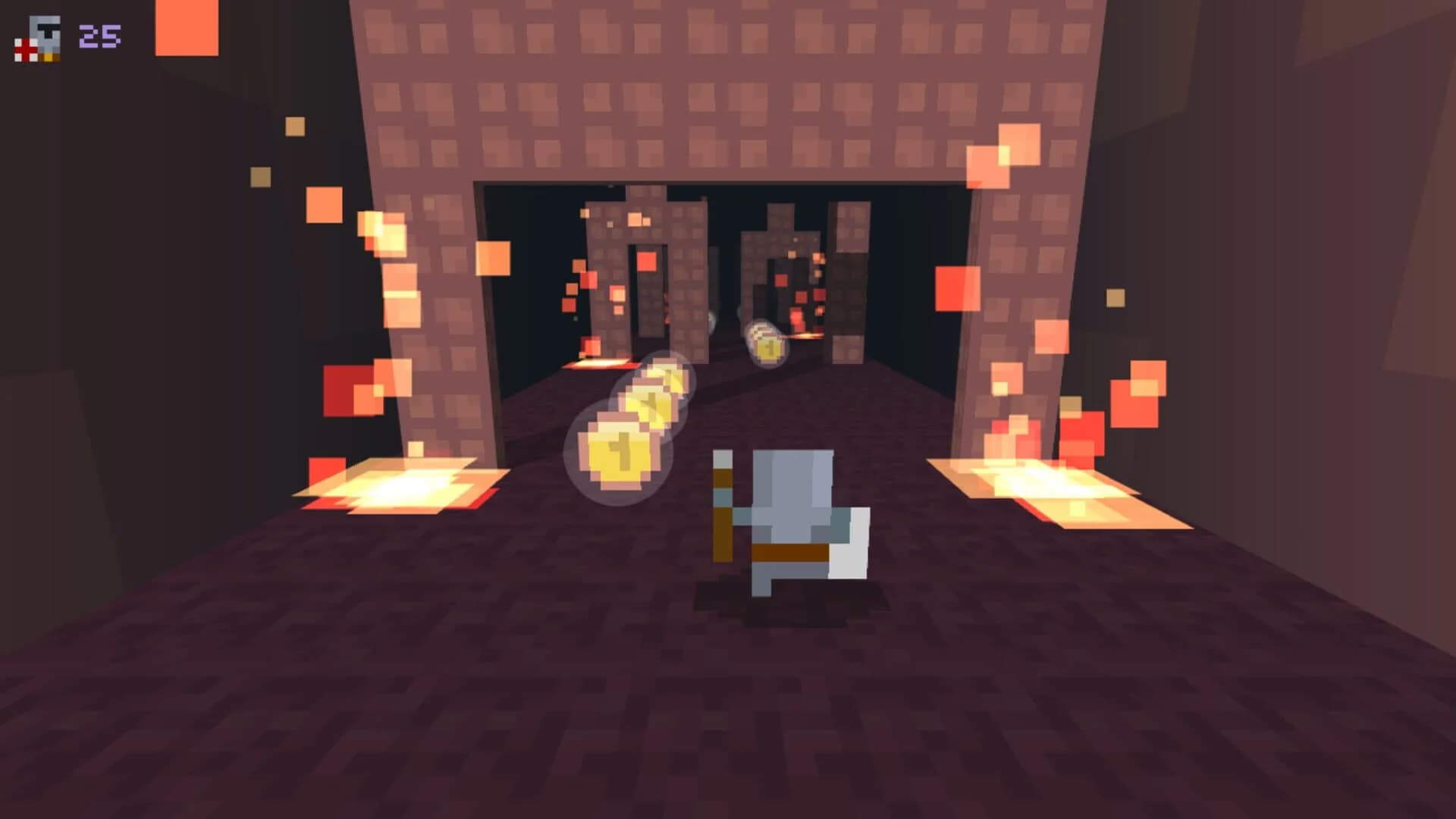Click the counter showing 25
The height and width of the screenshot is (819, 1456).
(x=99, y=33)
